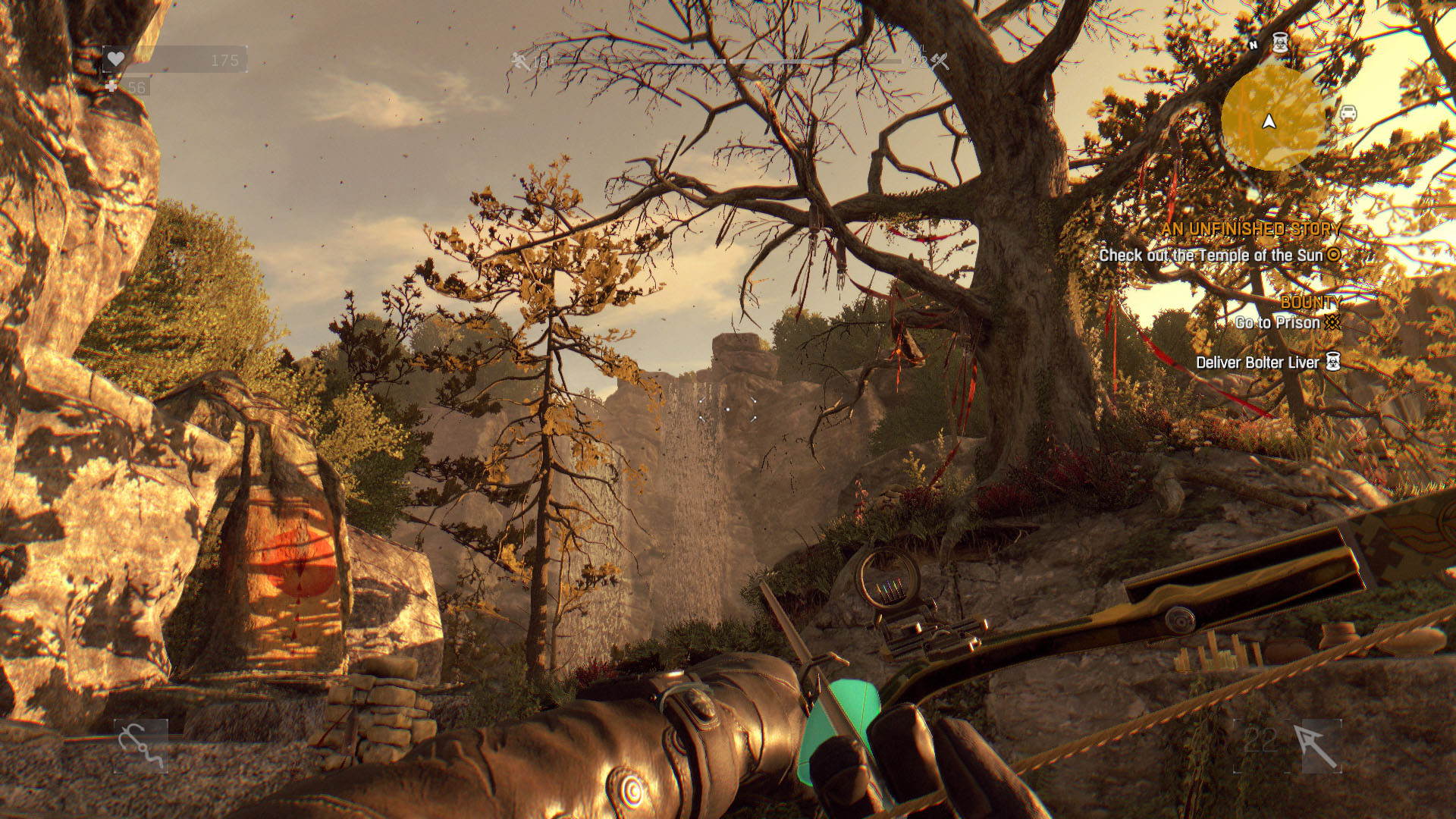Select the An Unfinished Story quest tracker
This screenshot has height=819, width=1456.
(x=1251, y=229)
